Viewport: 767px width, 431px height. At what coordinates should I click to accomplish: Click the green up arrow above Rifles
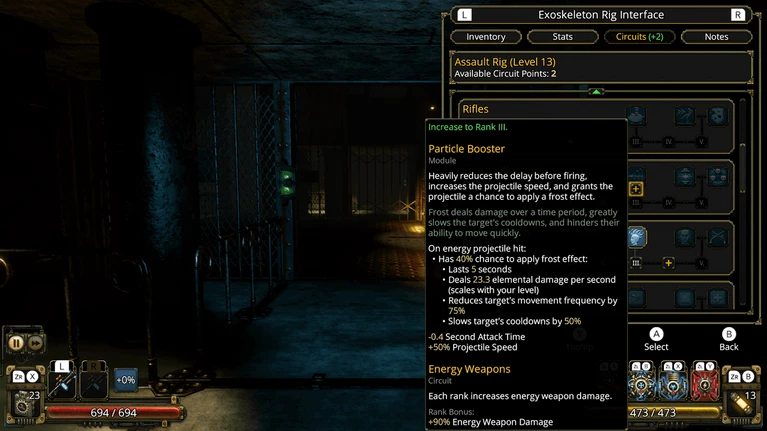(596, 92)
